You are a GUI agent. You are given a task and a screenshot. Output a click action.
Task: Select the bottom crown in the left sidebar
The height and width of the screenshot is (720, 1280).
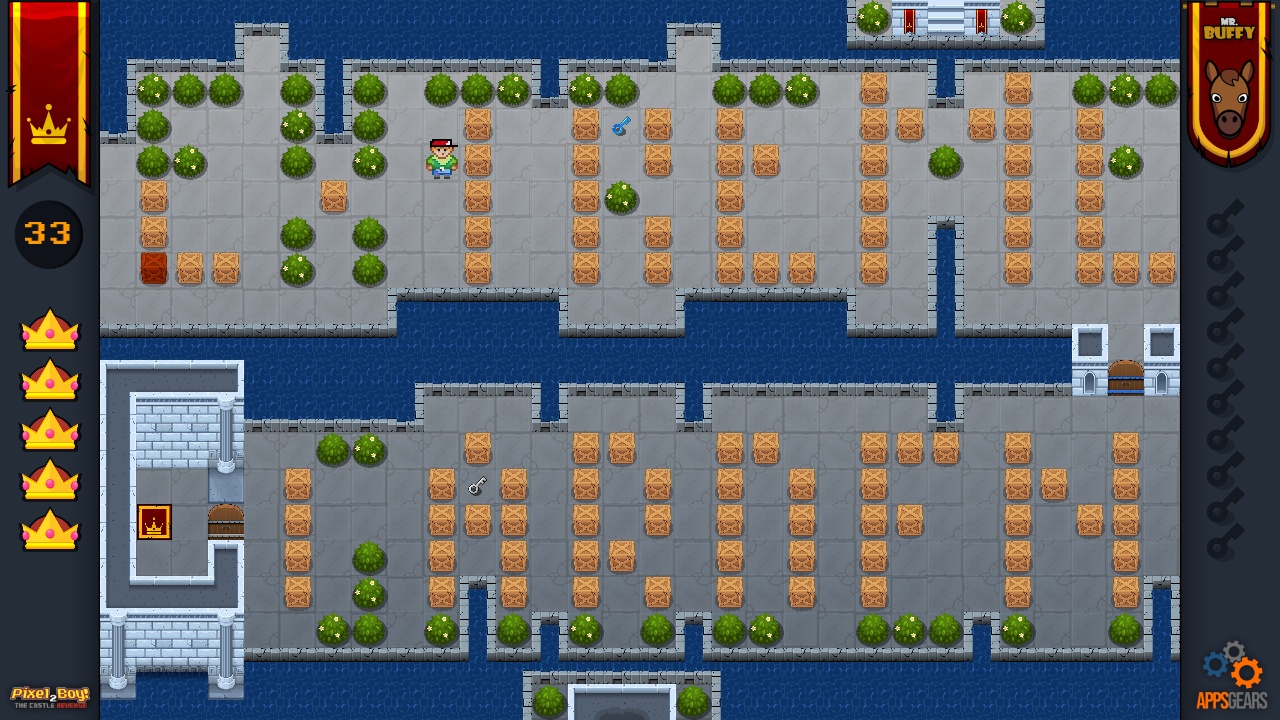click(x=48, y=530)
